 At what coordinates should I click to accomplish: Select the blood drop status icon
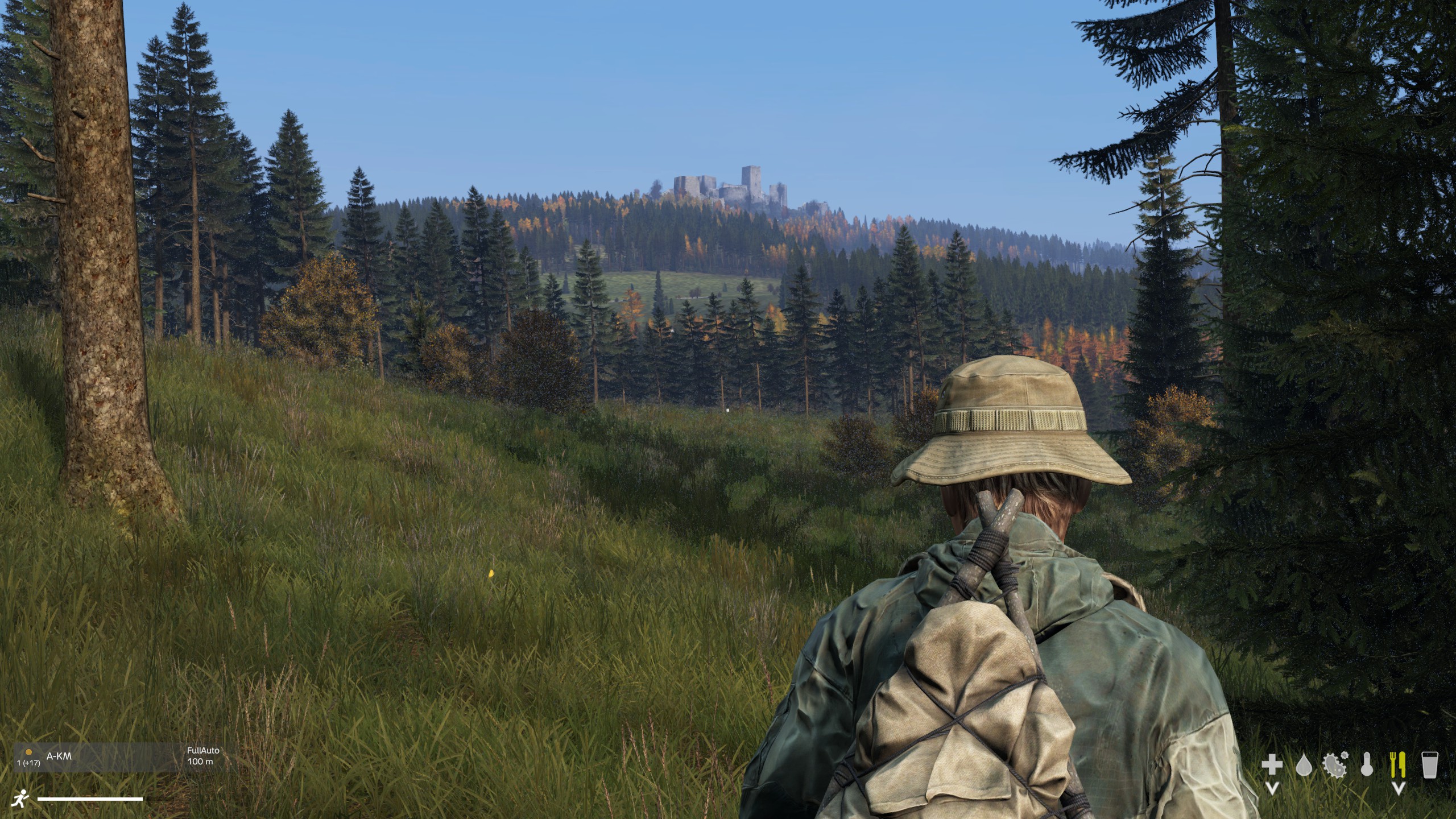1304,766
